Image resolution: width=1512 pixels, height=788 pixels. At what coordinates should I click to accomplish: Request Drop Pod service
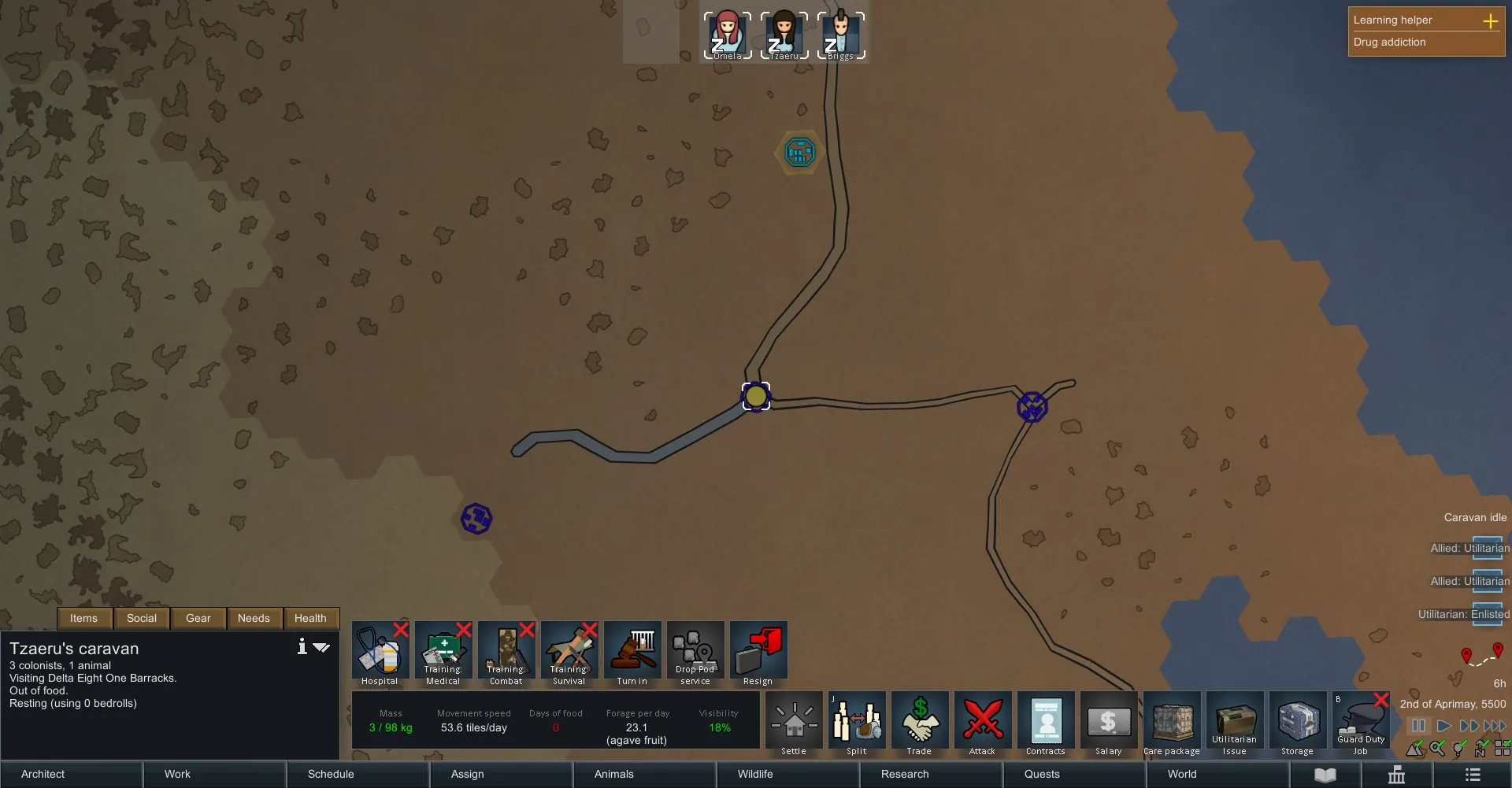[x=695, y=654]
